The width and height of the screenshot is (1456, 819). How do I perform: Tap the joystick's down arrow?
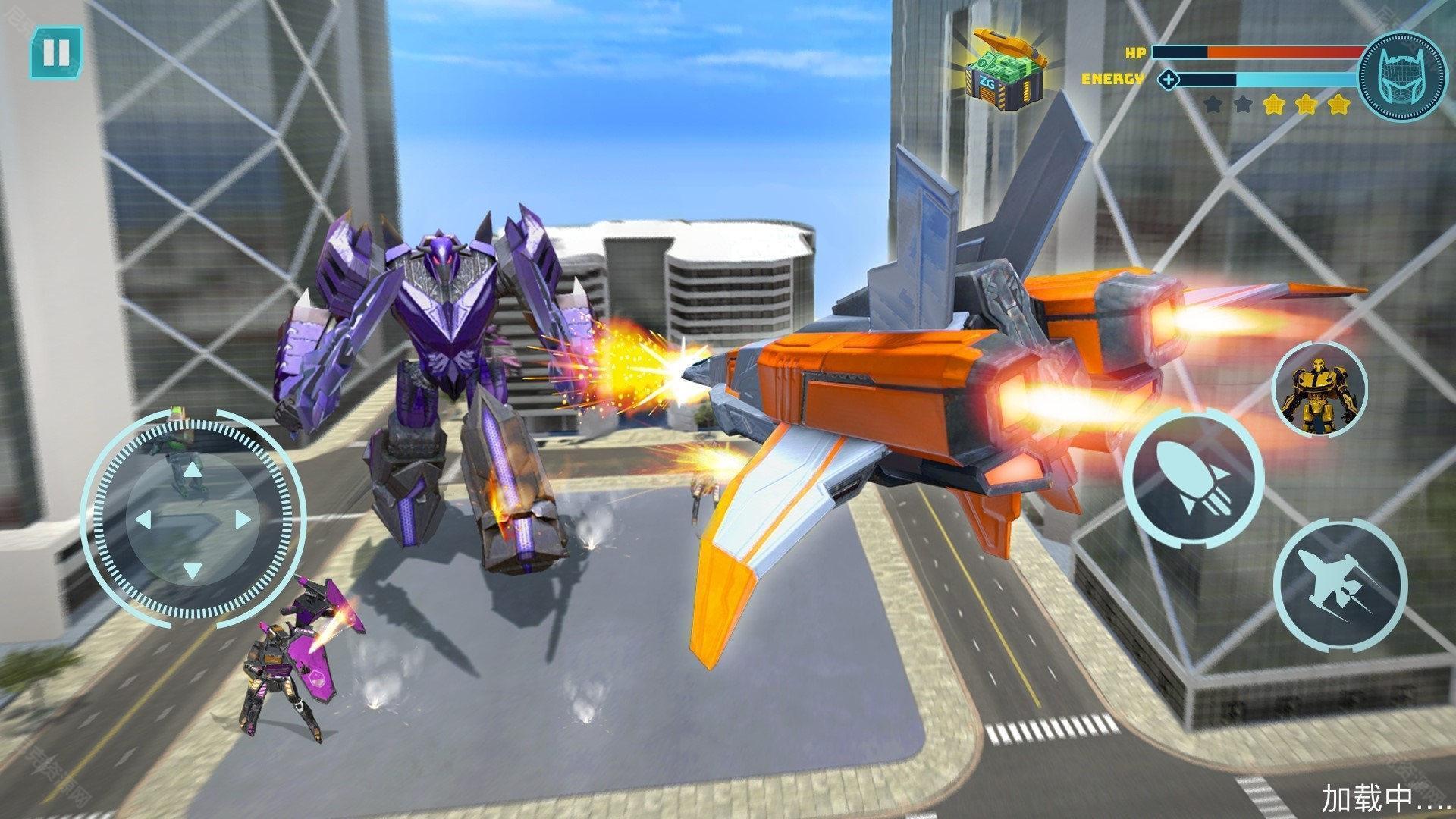pyautogui.click(x=193, y=570)
